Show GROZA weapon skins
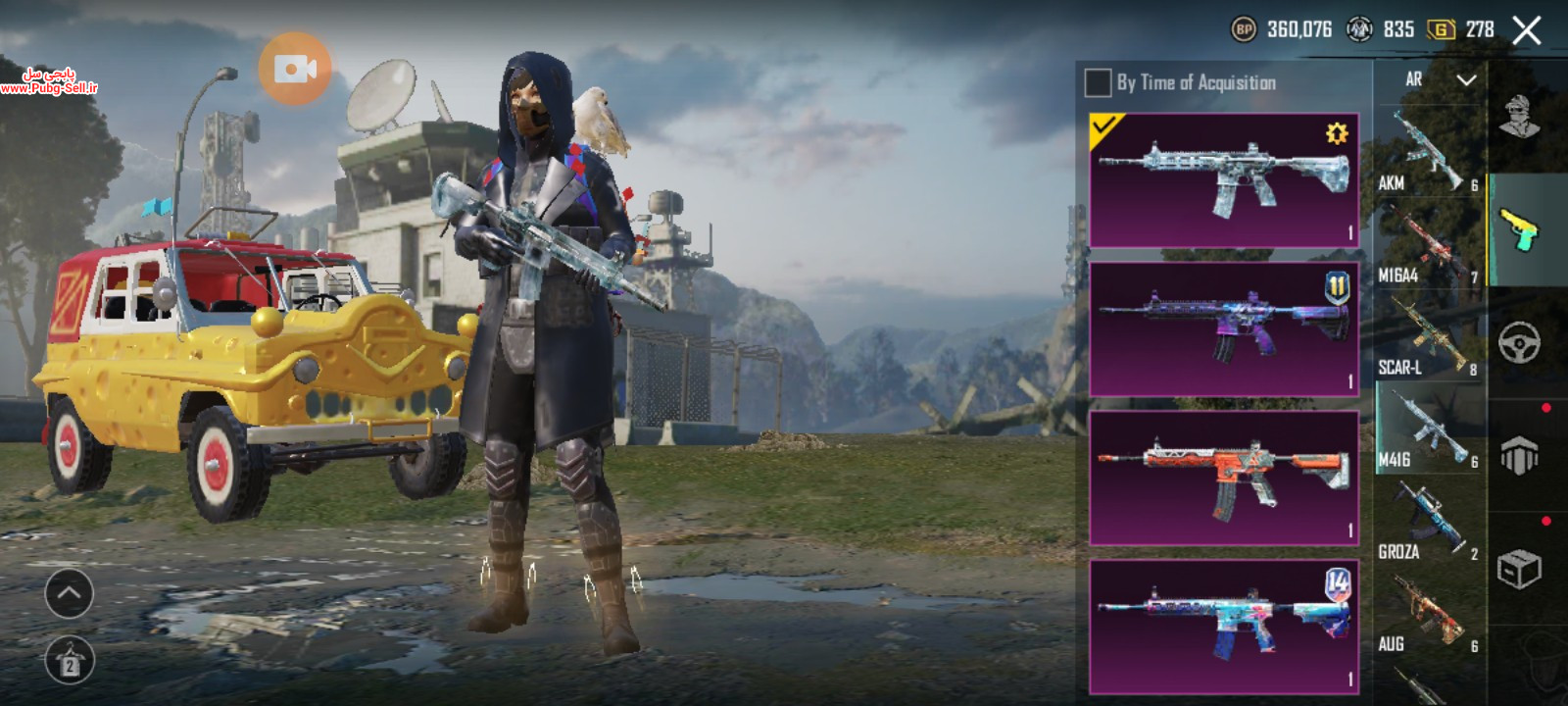This screenshot has width=1568, height=706. [x=1429, y=523]
